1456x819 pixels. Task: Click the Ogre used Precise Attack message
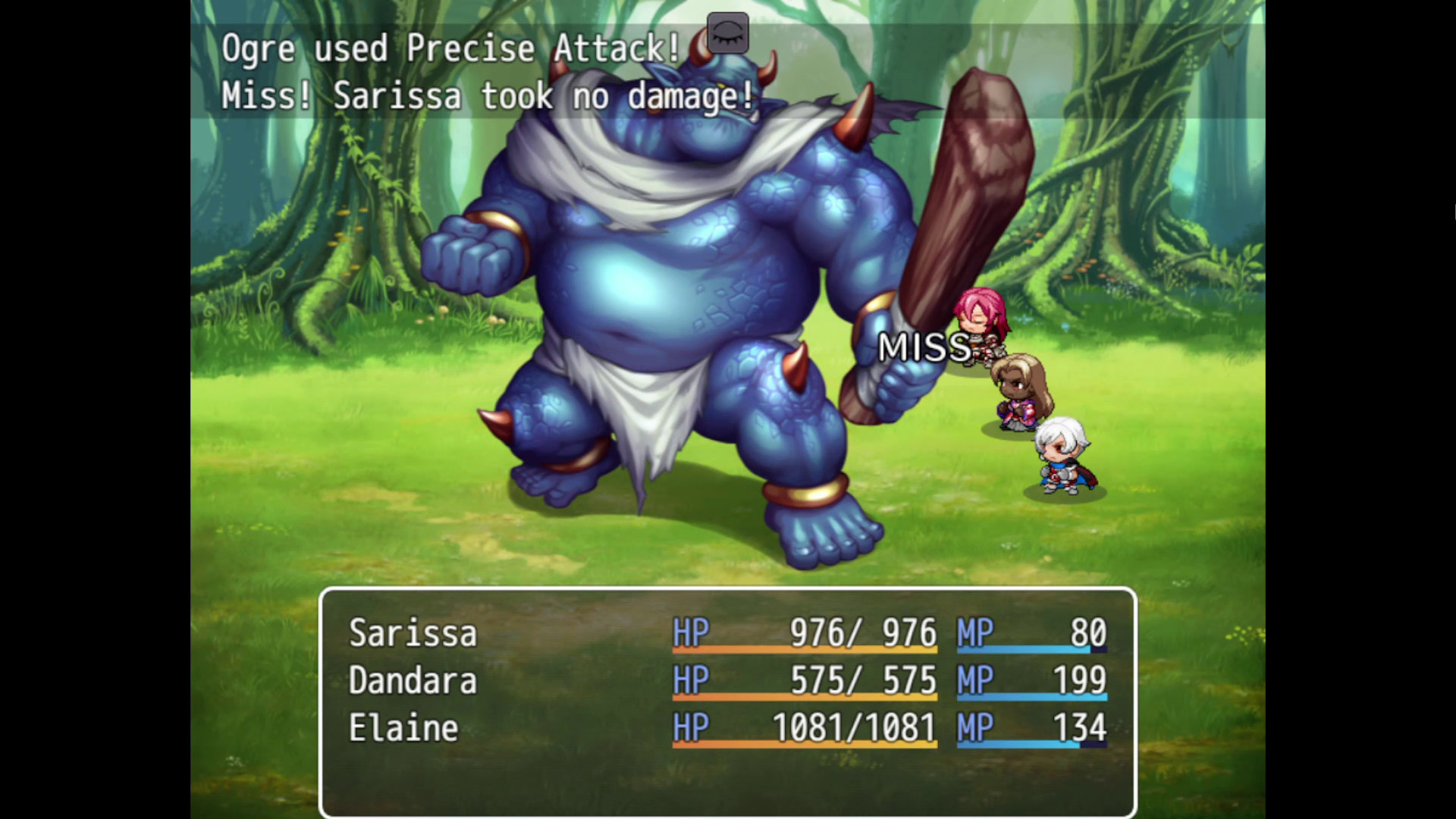(x=447, y=48)
